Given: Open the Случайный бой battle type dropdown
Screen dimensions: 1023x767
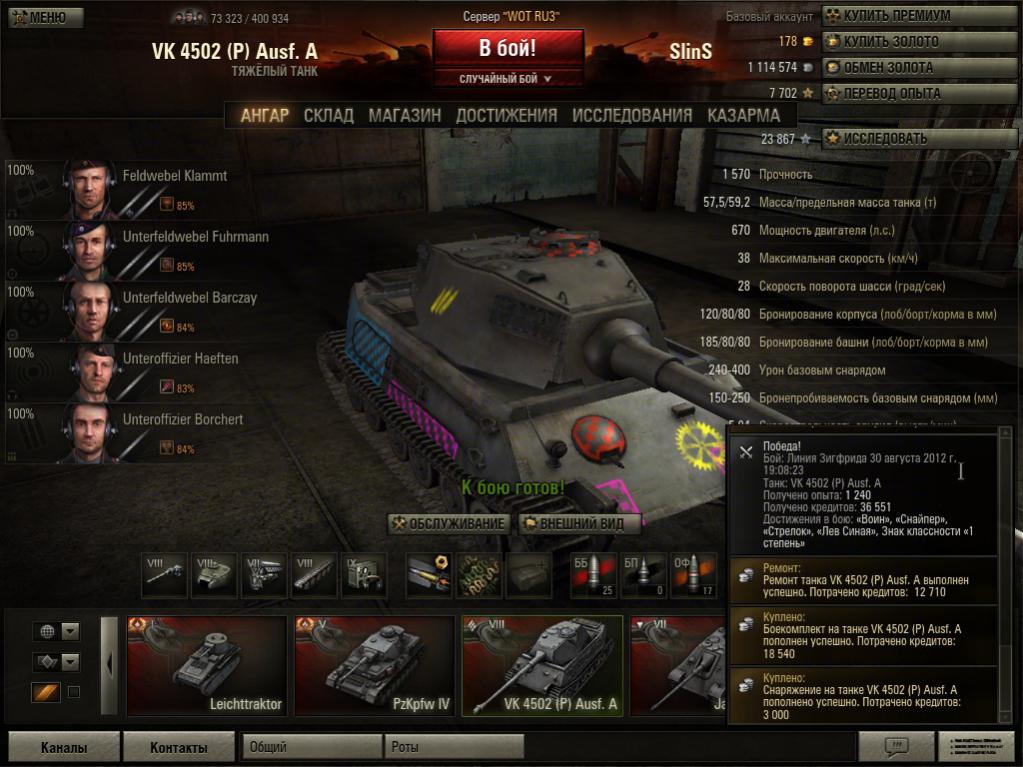Looking at the screenshot, I should point(507,78).
